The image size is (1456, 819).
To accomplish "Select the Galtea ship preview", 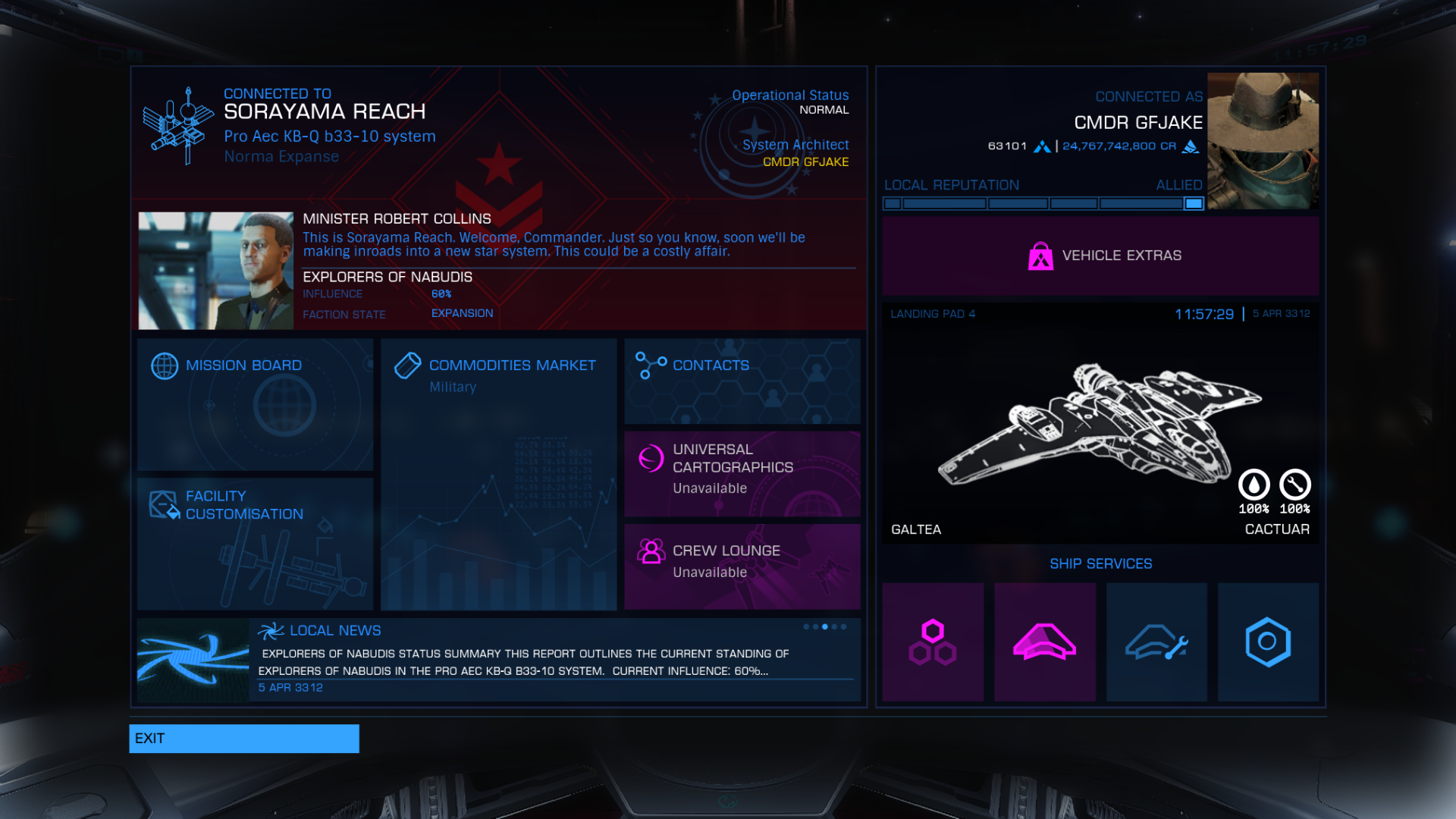I will point(1100,425).
